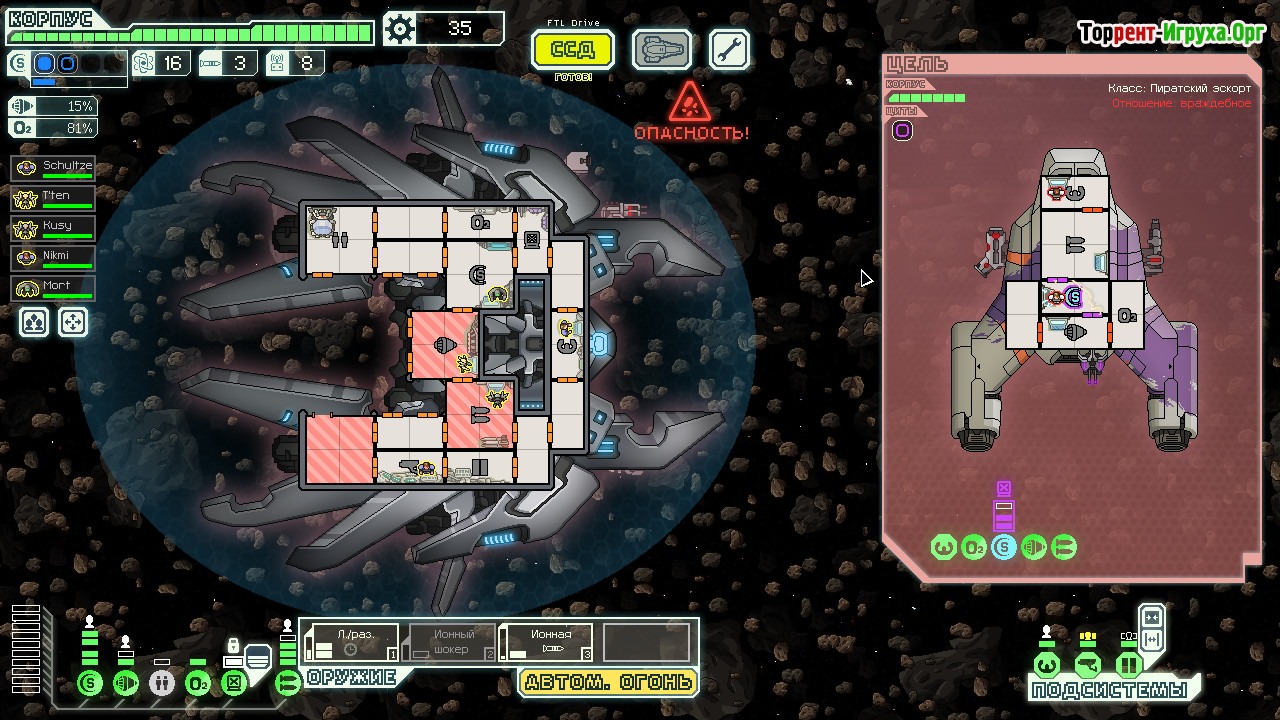Save current crew station positions
The width and height of the screenshot is (1280, 720).
(x=34, y=322)
